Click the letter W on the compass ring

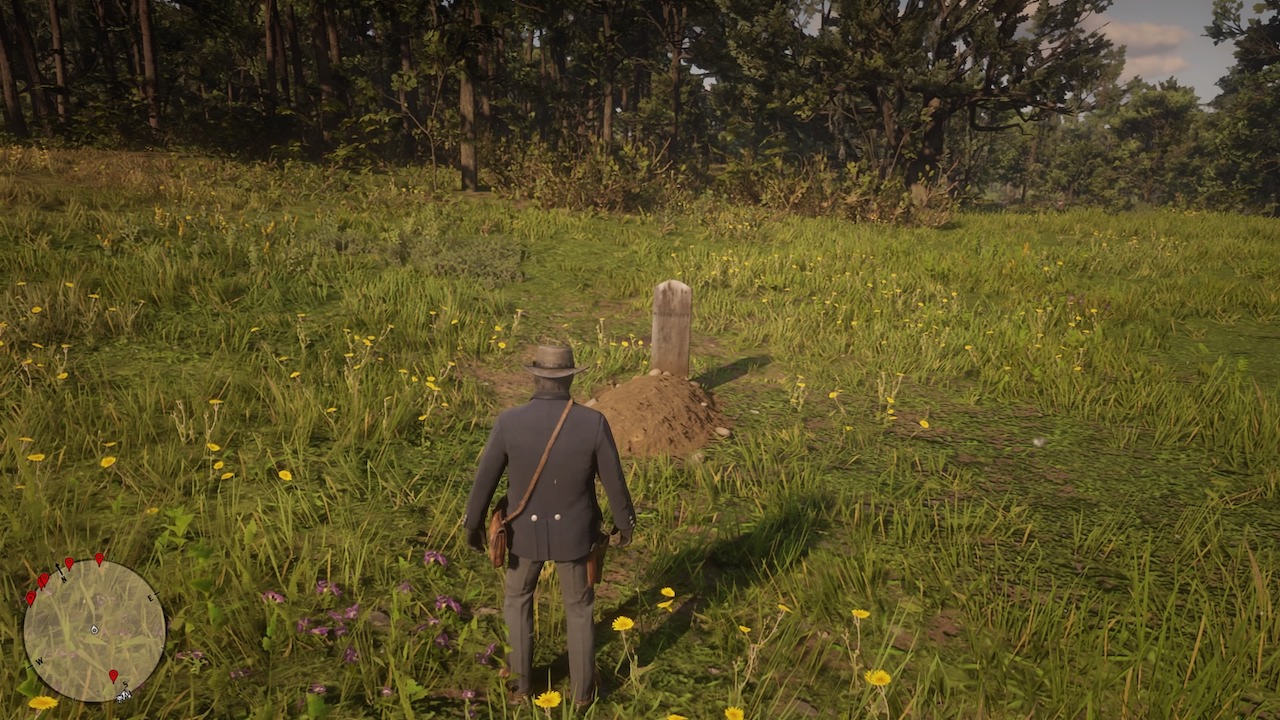(x=39, y=660)
